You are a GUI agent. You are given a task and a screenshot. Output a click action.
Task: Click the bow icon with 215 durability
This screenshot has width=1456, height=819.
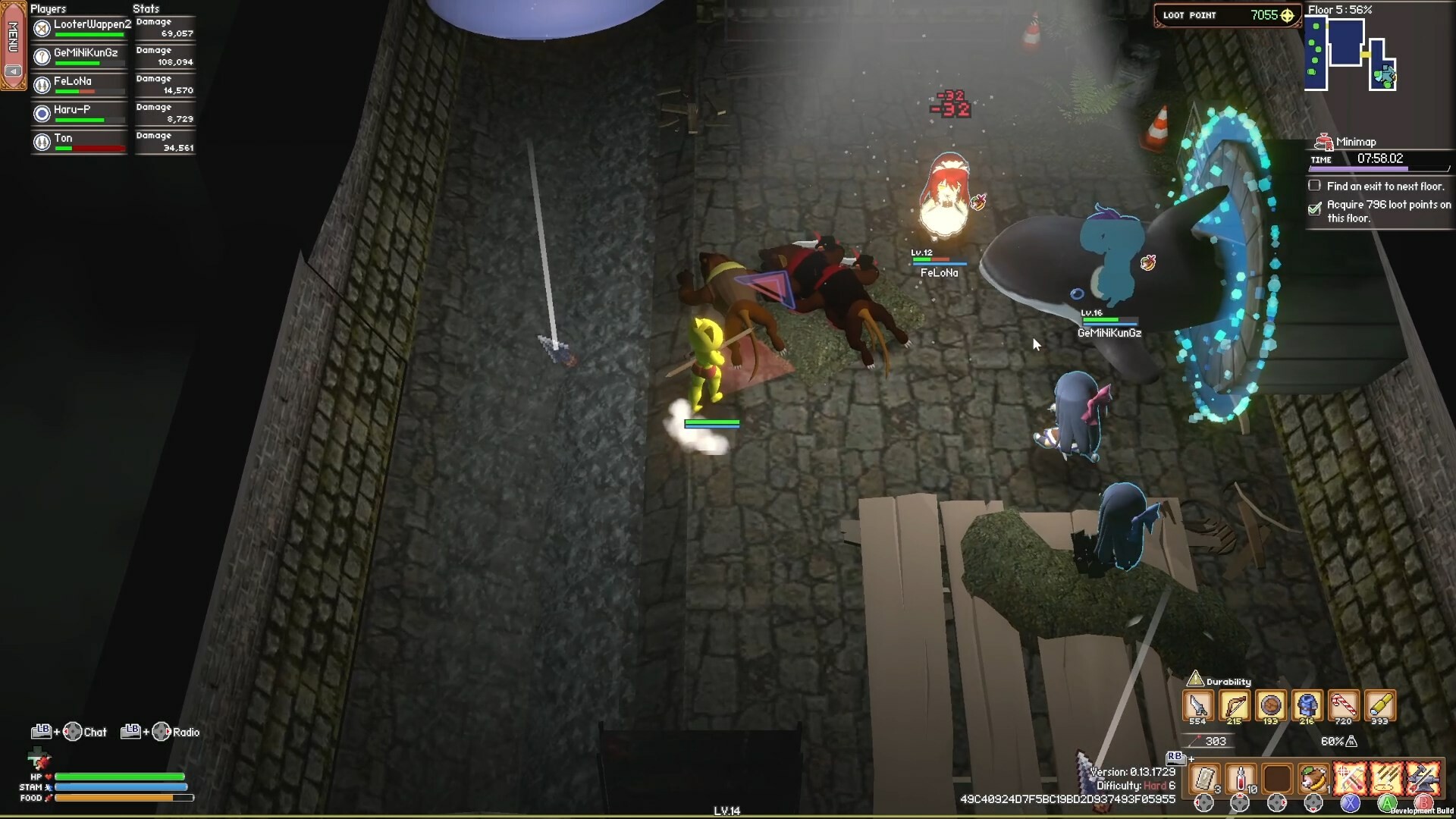tap(1235, 705)
